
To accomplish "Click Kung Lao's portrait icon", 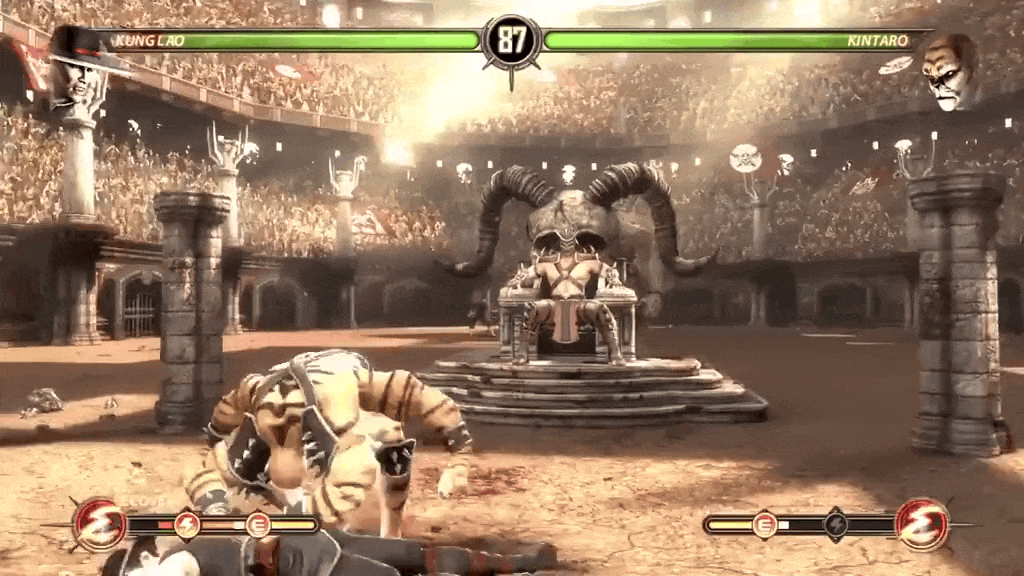I will (x=78, y=72).
